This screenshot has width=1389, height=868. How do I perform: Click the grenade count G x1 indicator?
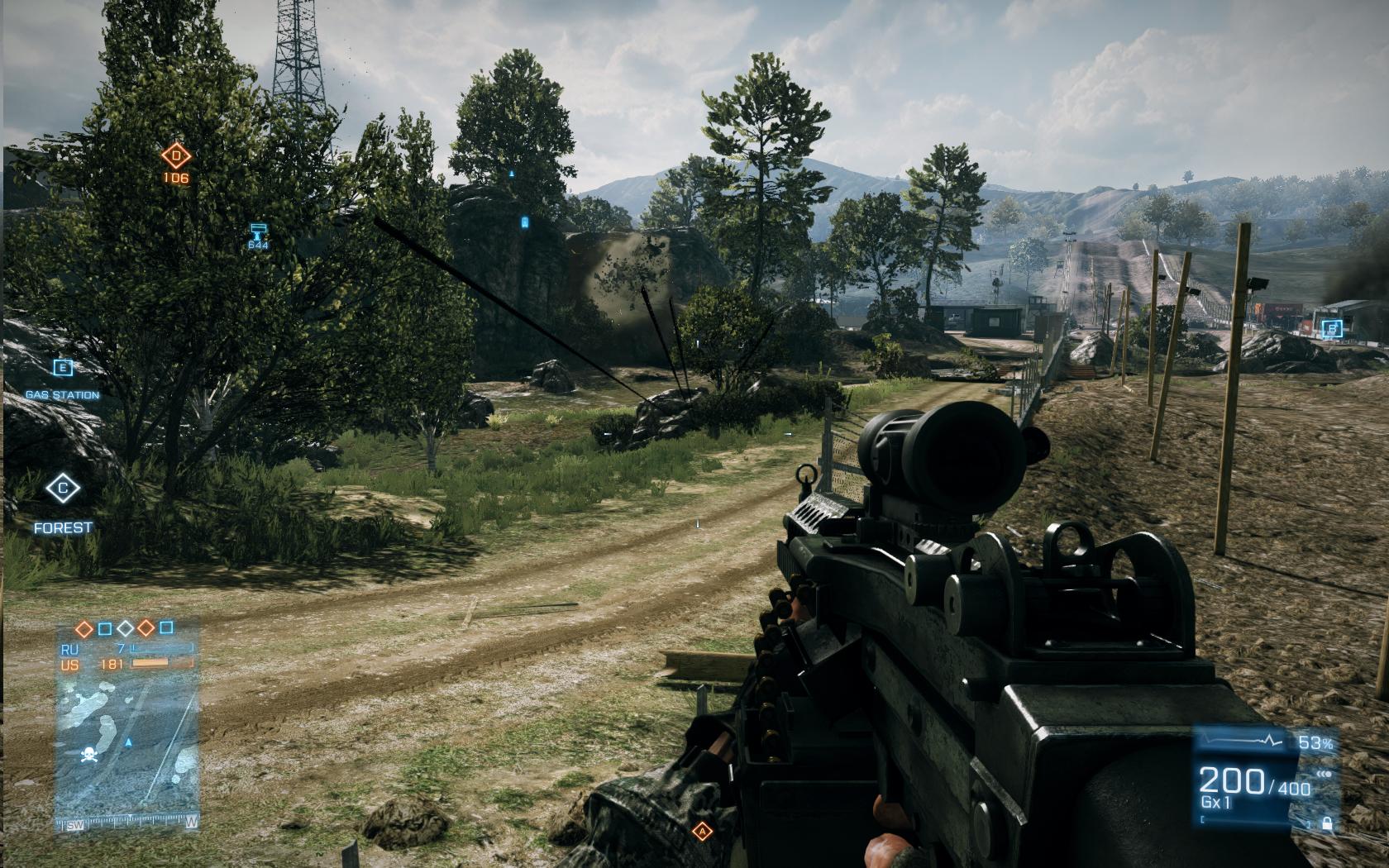[x=1217, y=803]
